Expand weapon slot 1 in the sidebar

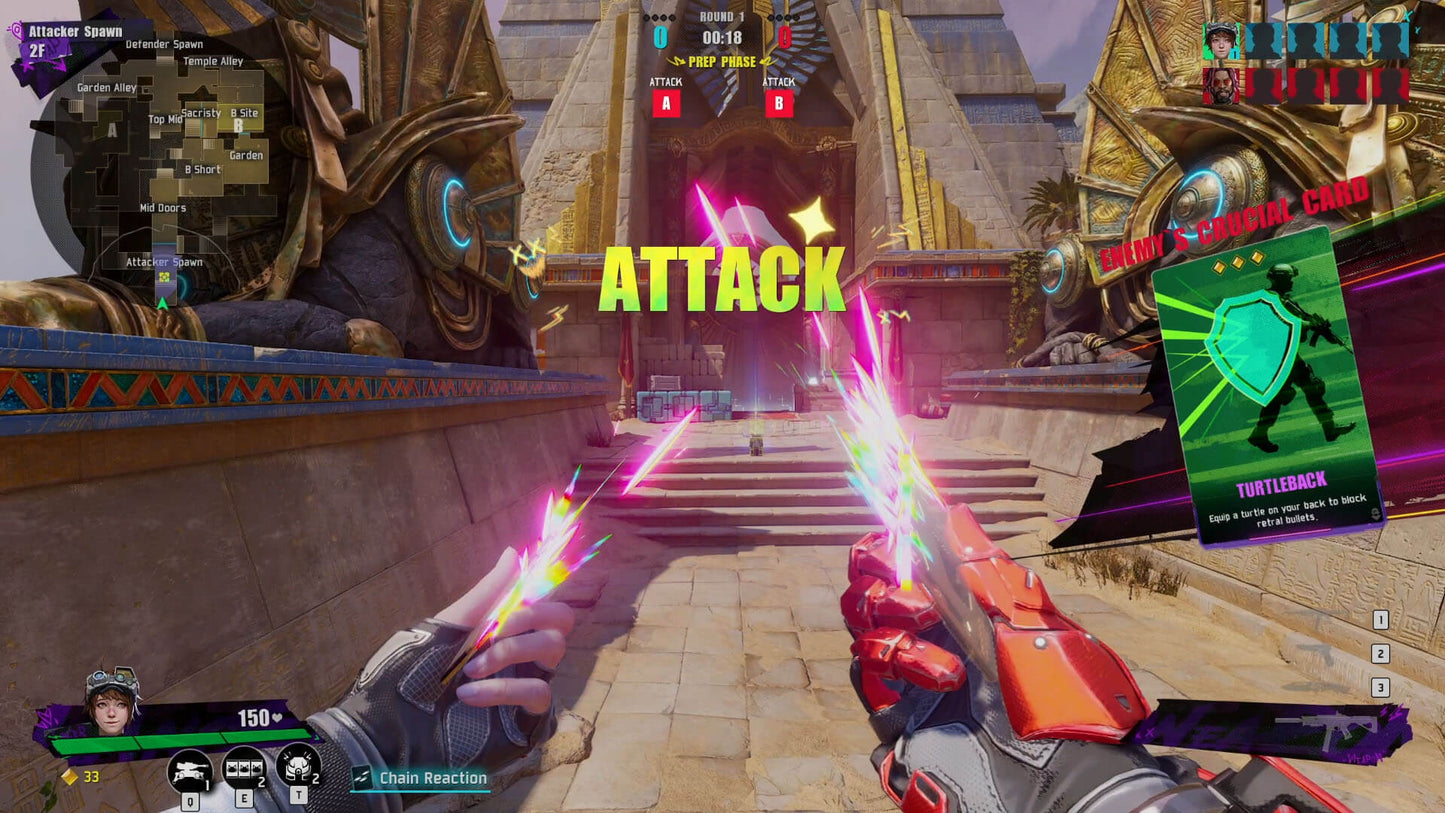pyautogui.click(x=1381, y=618)
